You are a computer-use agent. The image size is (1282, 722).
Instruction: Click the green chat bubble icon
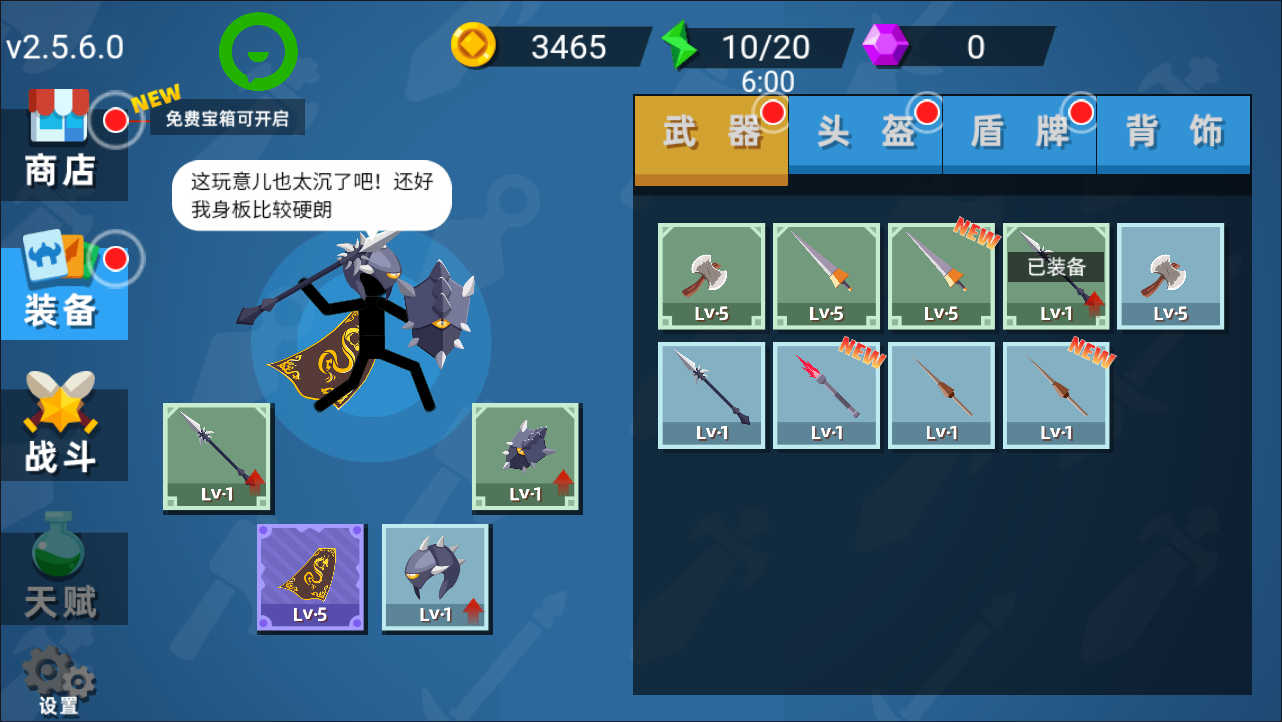(258, 51)
